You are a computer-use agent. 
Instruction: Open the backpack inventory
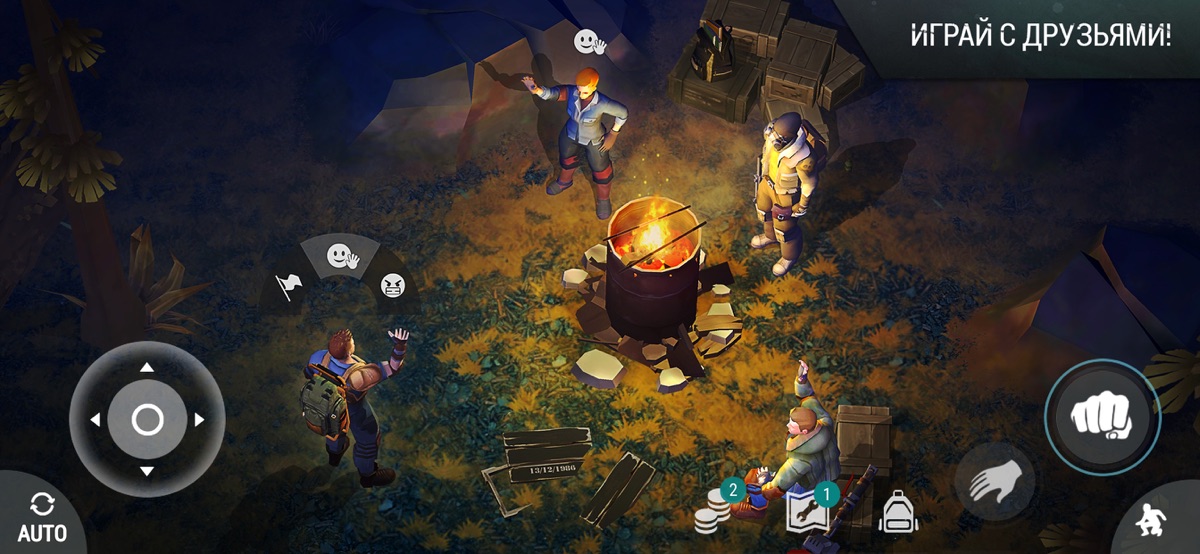[x=898, y=514]
